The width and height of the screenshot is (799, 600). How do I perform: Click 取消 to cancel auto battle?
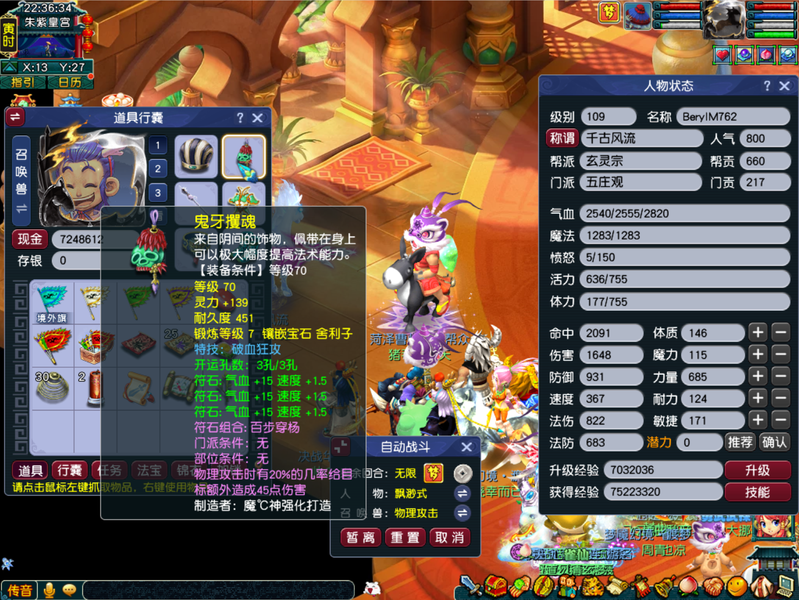tap(449, 537)
